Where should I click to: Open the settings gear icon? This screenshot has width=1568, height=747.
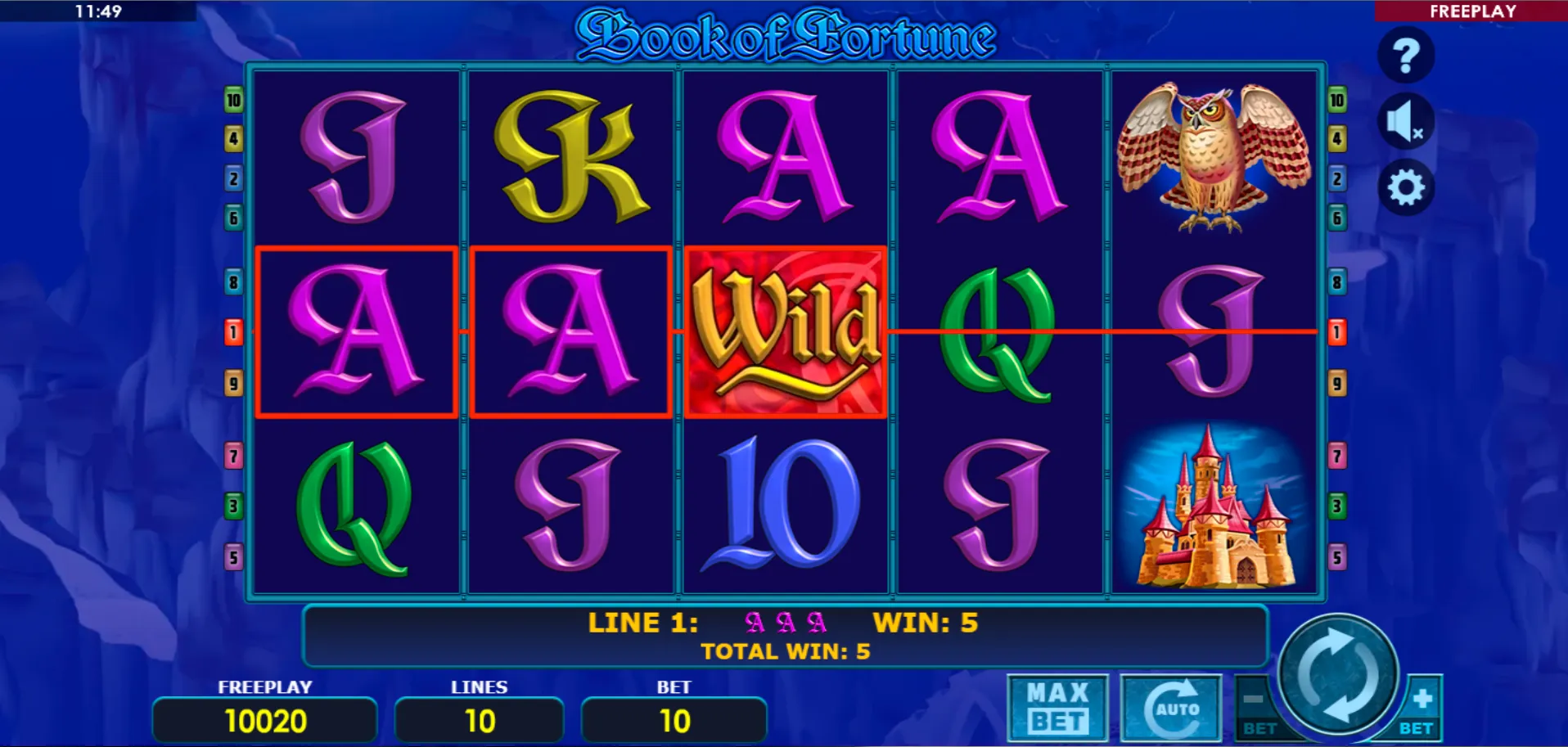pos(1404,187)
